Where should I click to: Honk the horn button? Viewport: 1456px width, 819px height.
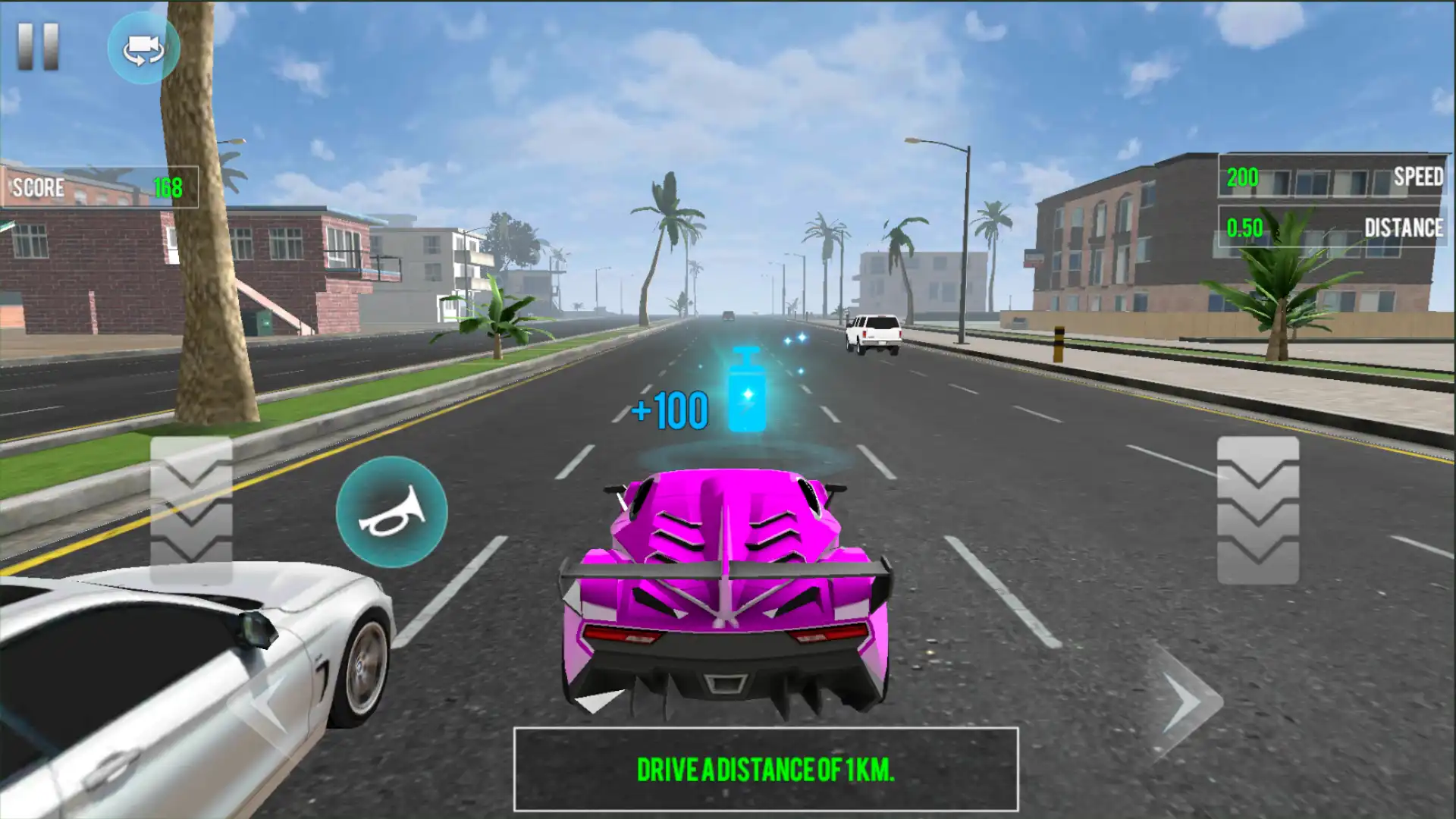pyautogui.click(x=391, y=512)
